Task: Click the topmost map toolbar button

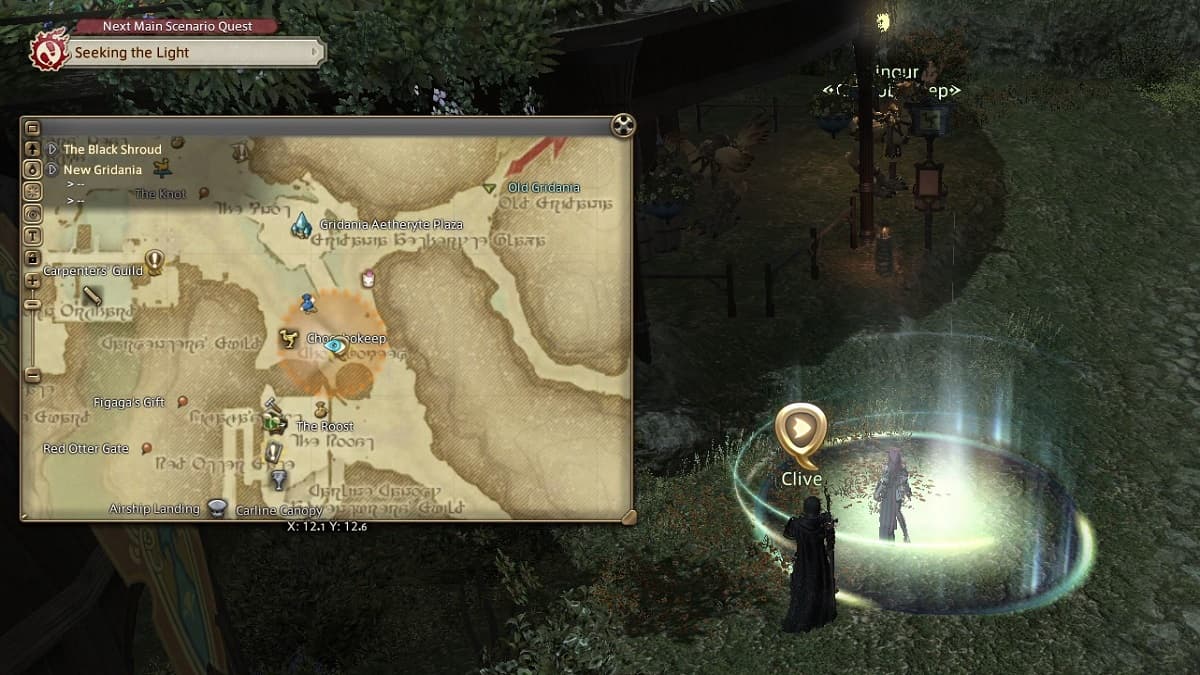Action: pyautogui.click(x=32, y=128)
